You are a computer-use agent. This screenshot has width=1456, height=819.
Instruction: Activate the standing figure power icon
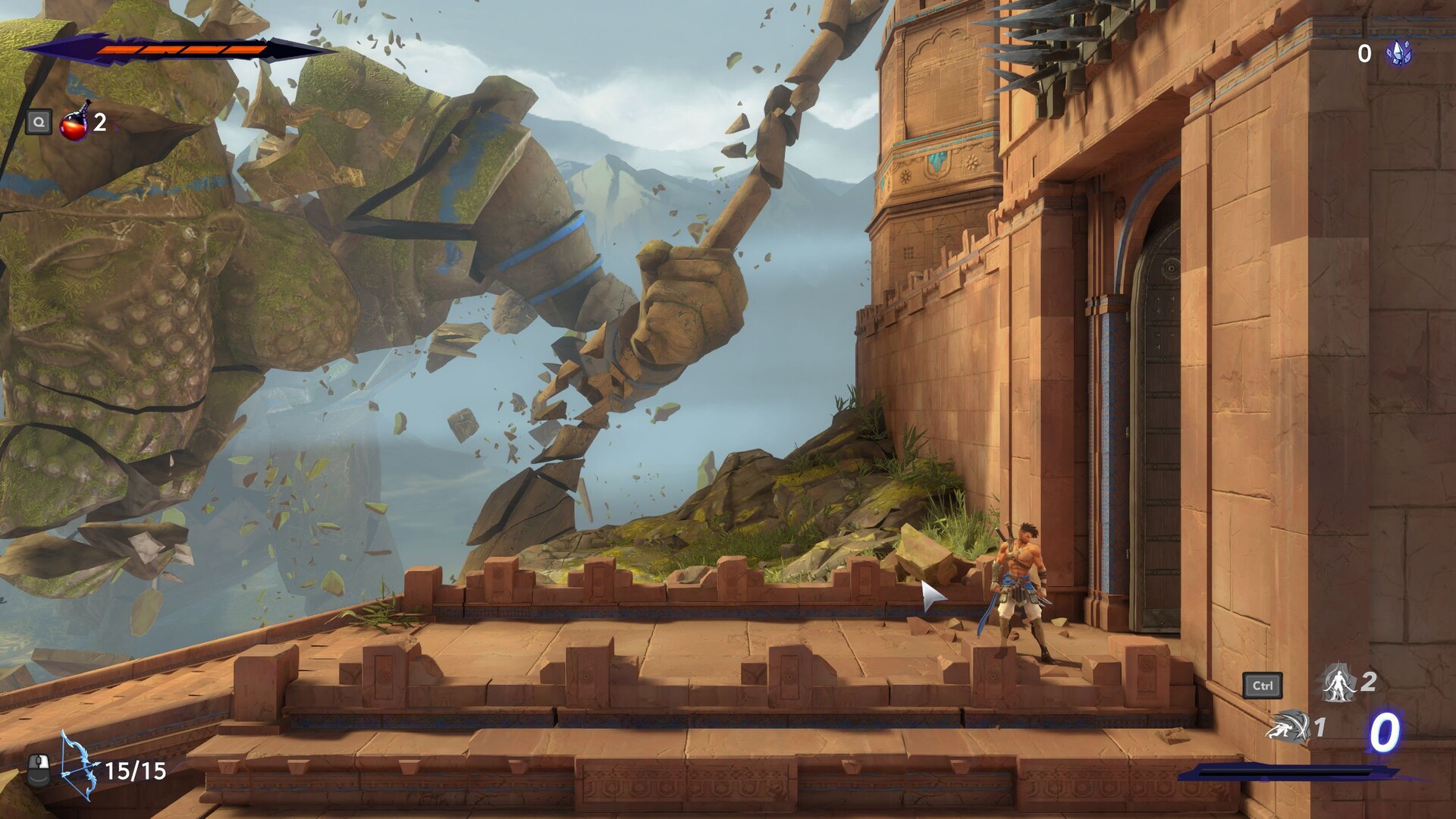1339,682
